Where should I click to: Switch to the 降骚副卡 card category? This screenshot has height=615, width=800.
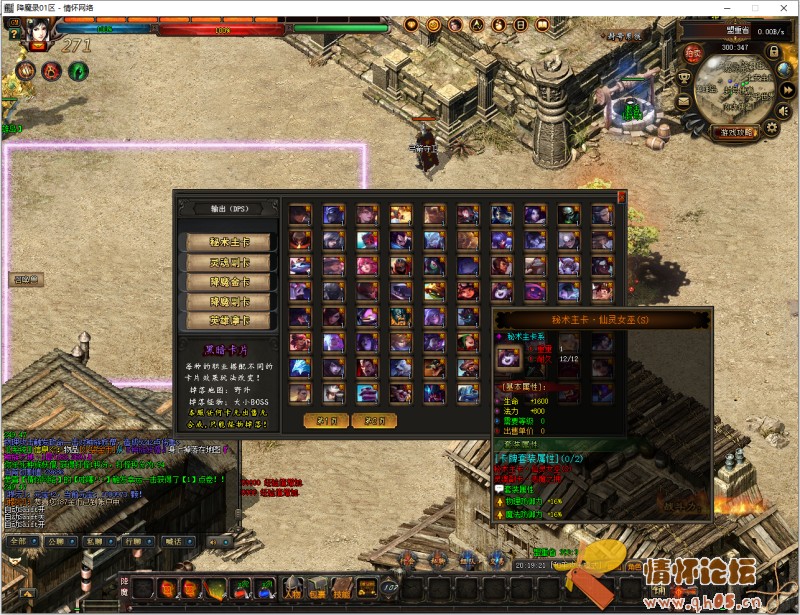pos(227,301)
